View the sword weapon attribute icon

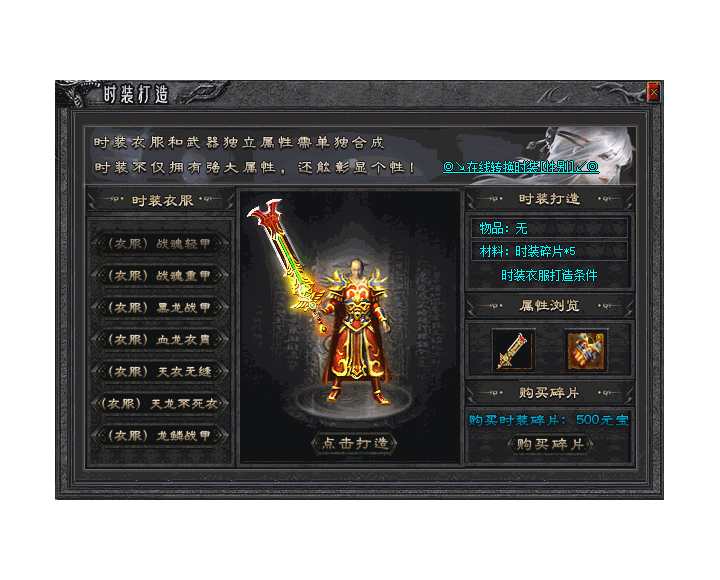pyautogui.click(x=513, y=349)
